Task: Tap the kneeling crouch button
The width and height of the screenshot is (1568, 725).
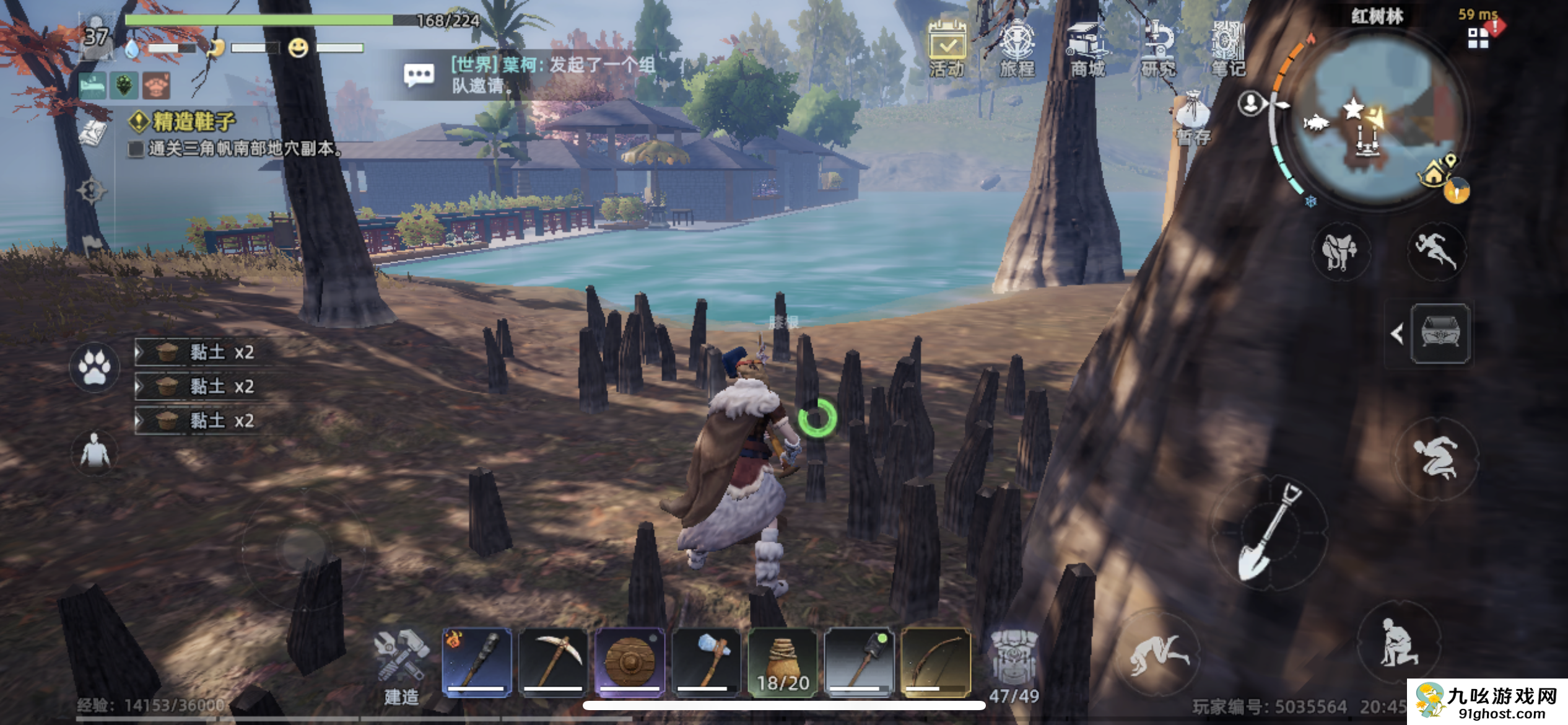Action: point(1397,641)
